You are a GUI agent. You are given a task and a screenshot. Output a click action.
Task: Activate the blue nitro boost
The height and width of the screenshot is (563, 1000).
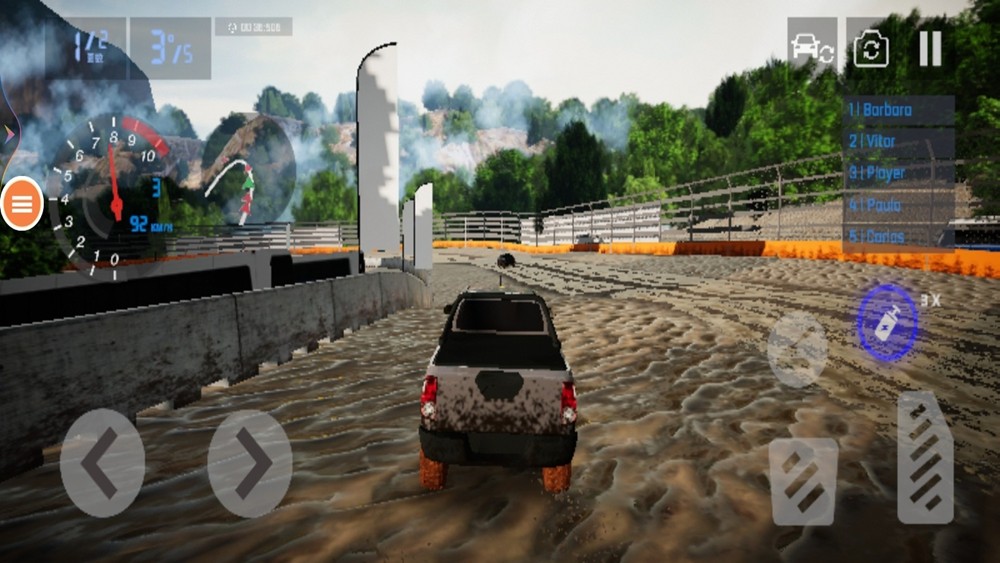[887, 322]
